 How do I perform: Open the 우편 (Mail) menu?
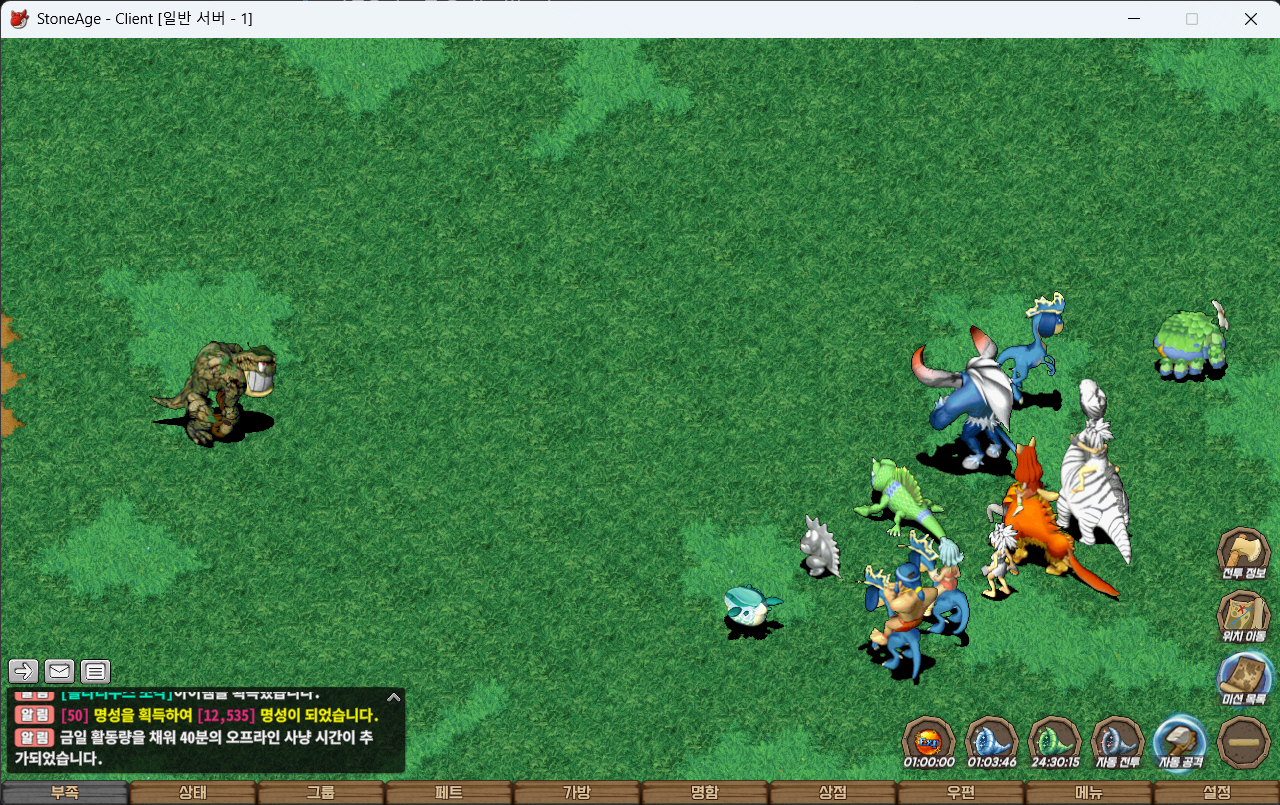coord(960,792)
